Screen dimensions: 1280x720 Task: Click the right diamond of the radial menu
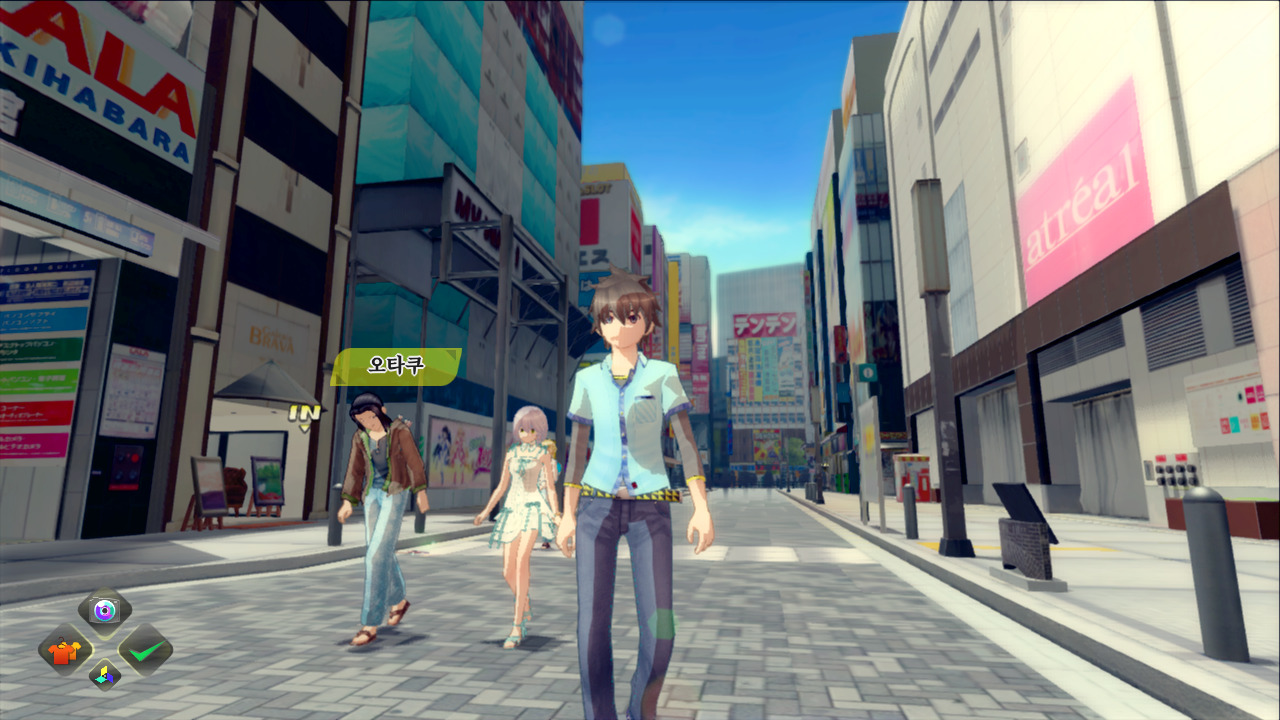146,650
